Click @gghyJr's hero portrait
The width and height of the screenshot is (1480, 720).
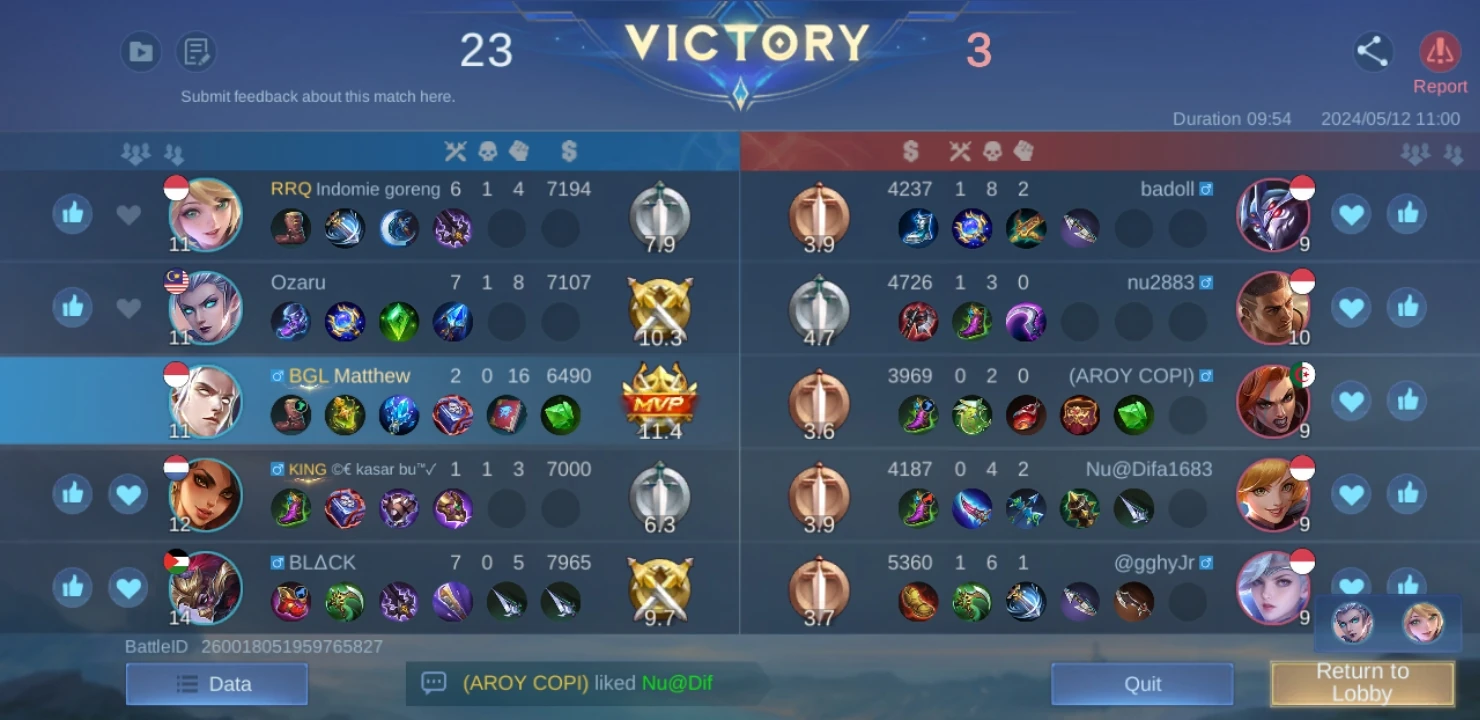(x=1274, y=587)
